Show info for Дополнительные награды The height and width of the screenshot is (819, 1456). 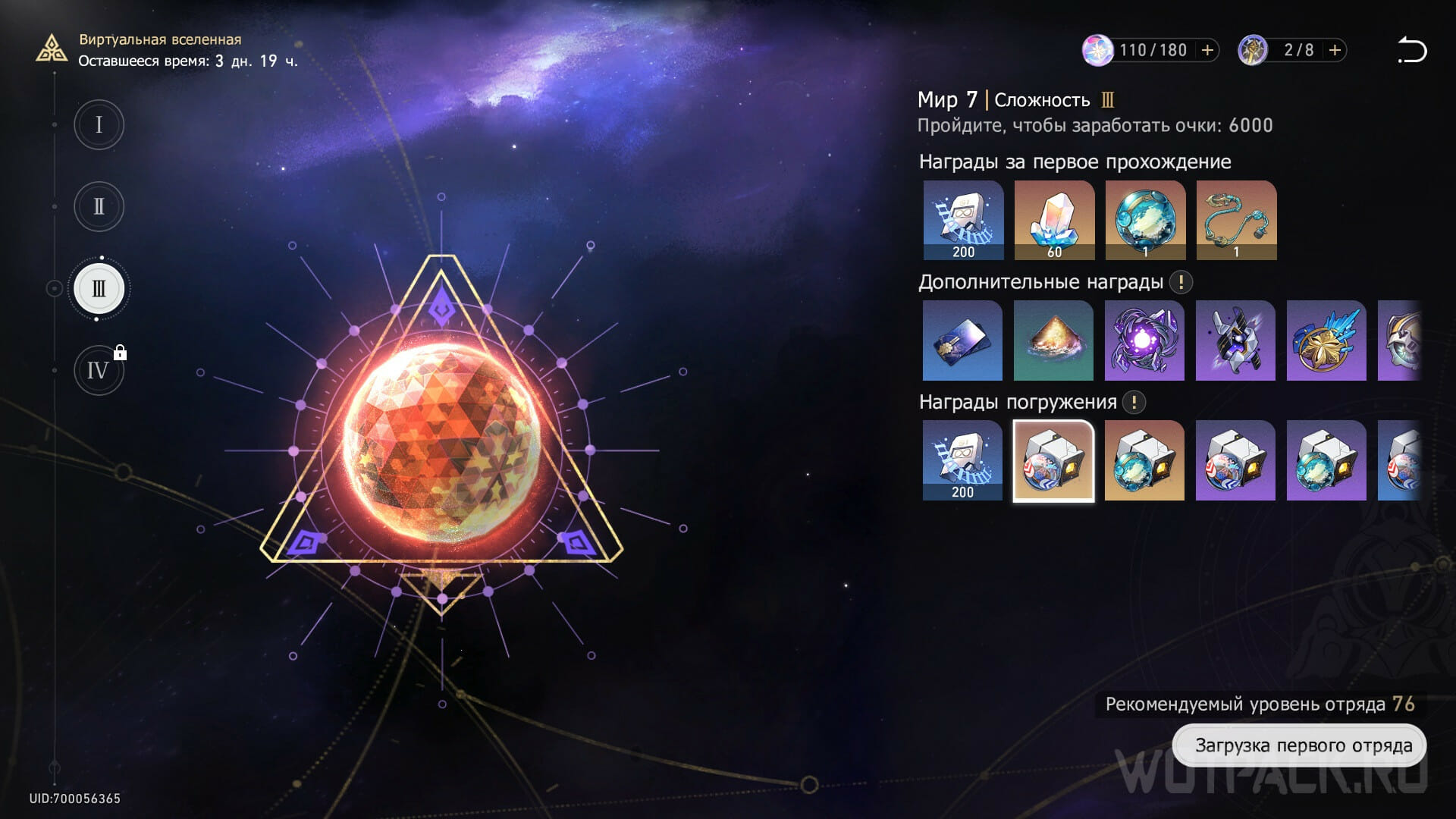(1180, 282)
